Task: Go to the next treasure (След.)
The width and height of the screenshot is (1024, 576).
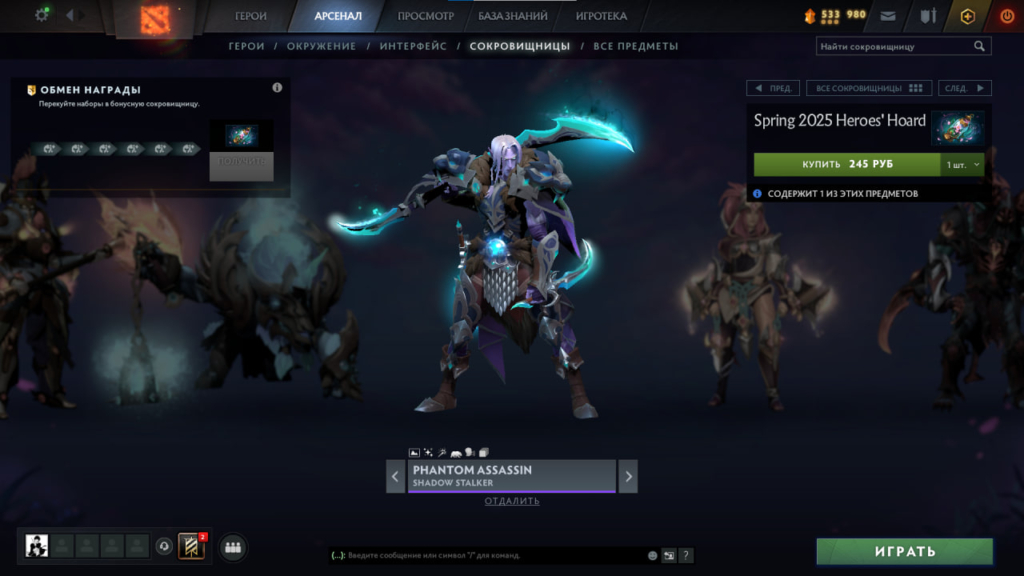Action: pos(965,88)
